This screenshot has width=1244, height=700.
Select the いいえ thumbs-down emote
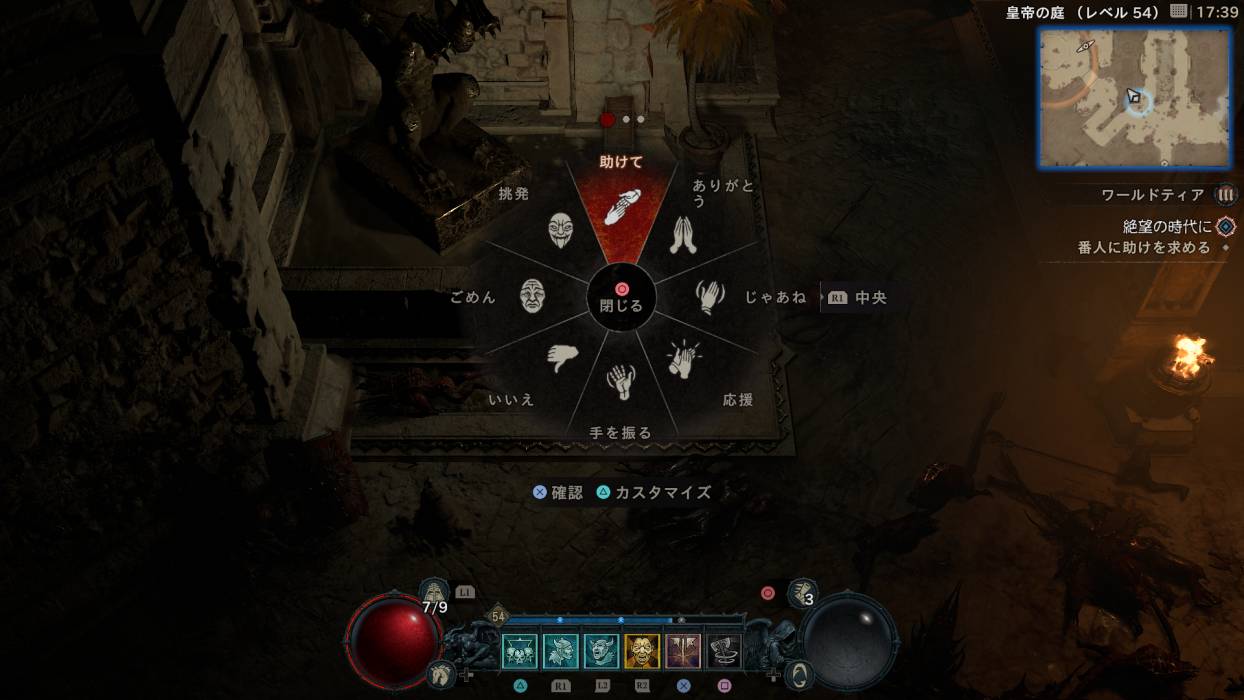coord(562,357)
